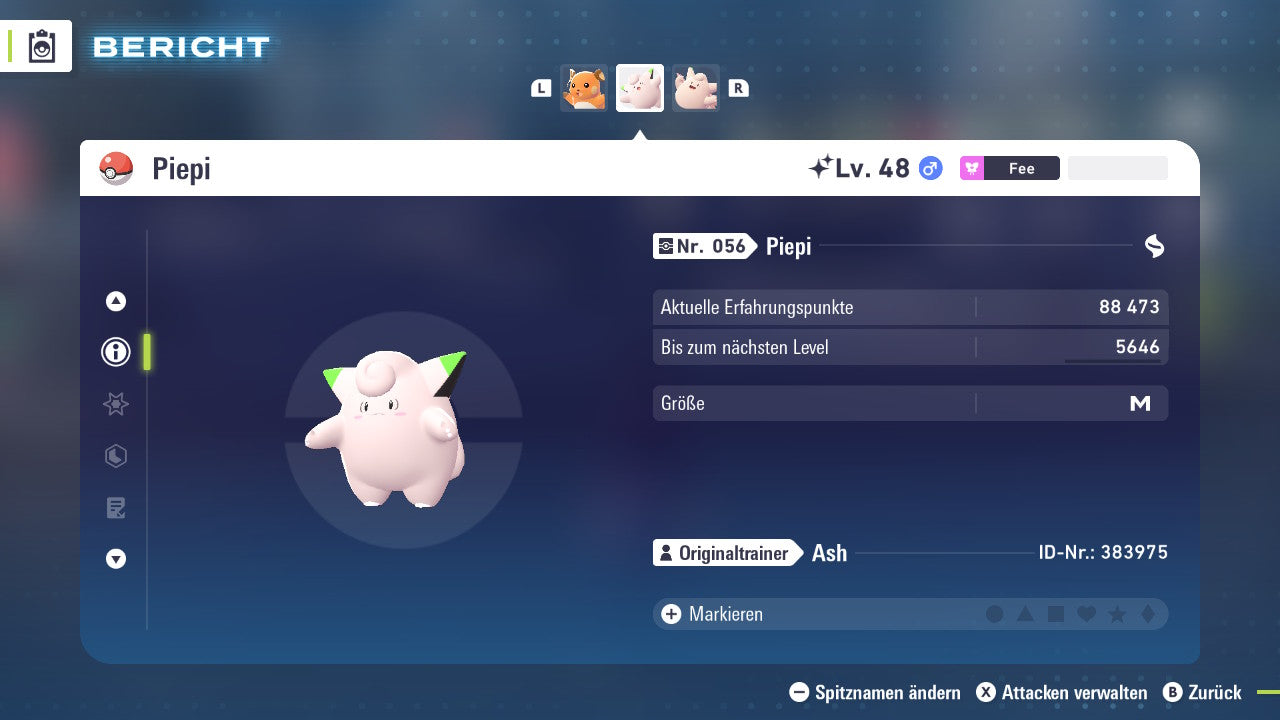Toggle the star mark in the Markieren row

(x=1117, y=614)
